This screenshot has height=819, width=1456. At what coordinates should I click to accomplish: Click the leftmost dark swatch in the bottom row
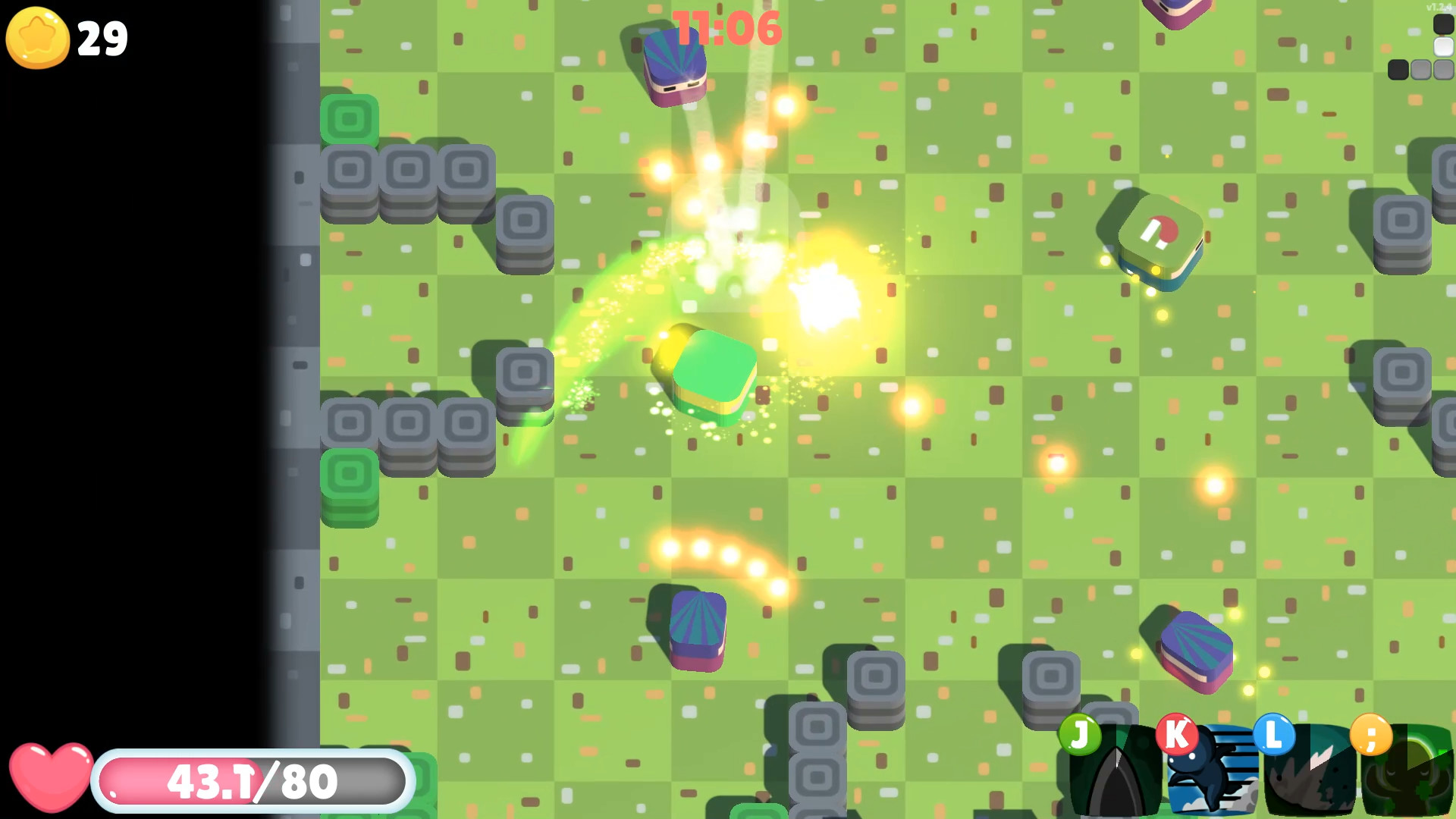point(1398,70)
